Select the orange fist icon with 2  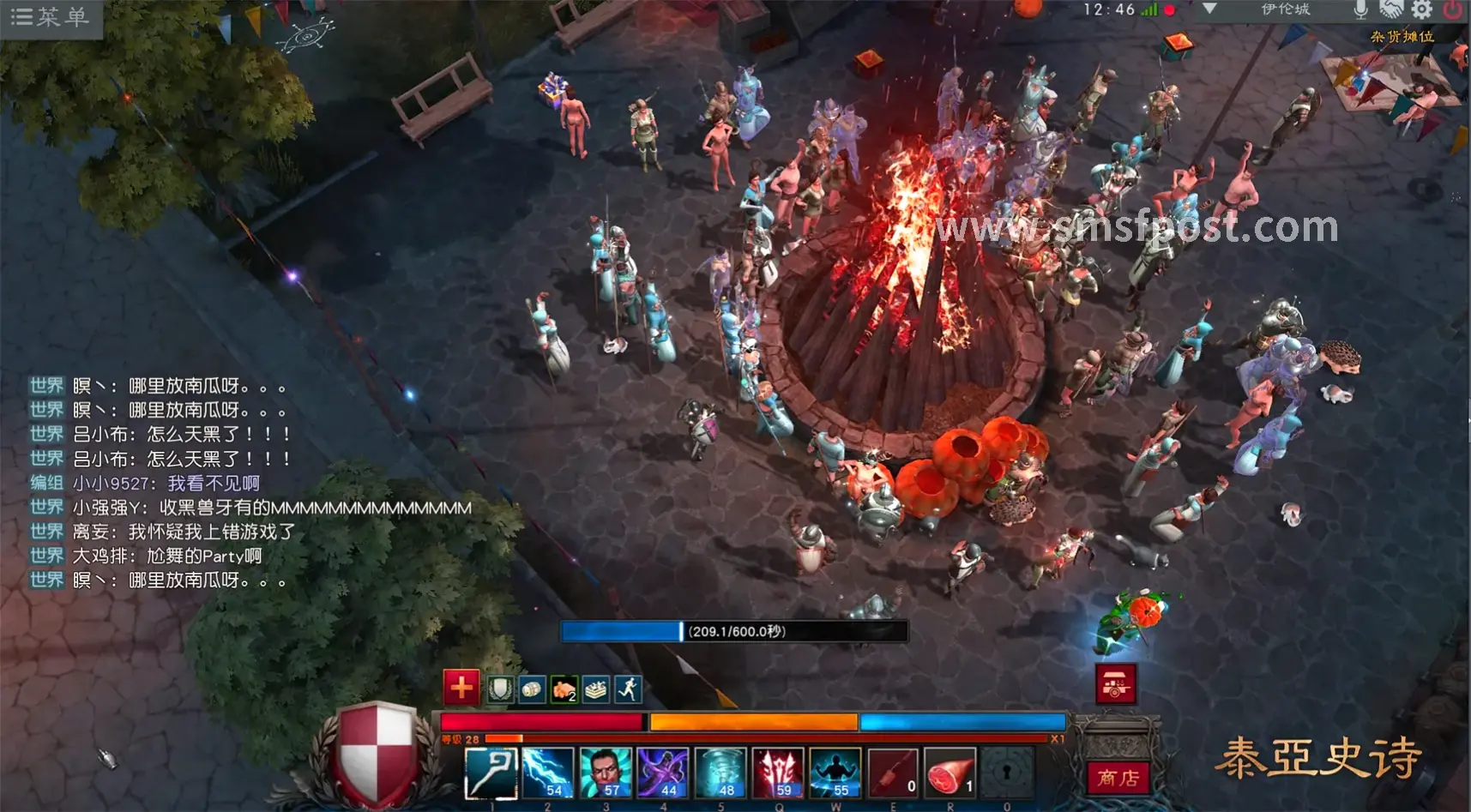[x=564, y=689]
